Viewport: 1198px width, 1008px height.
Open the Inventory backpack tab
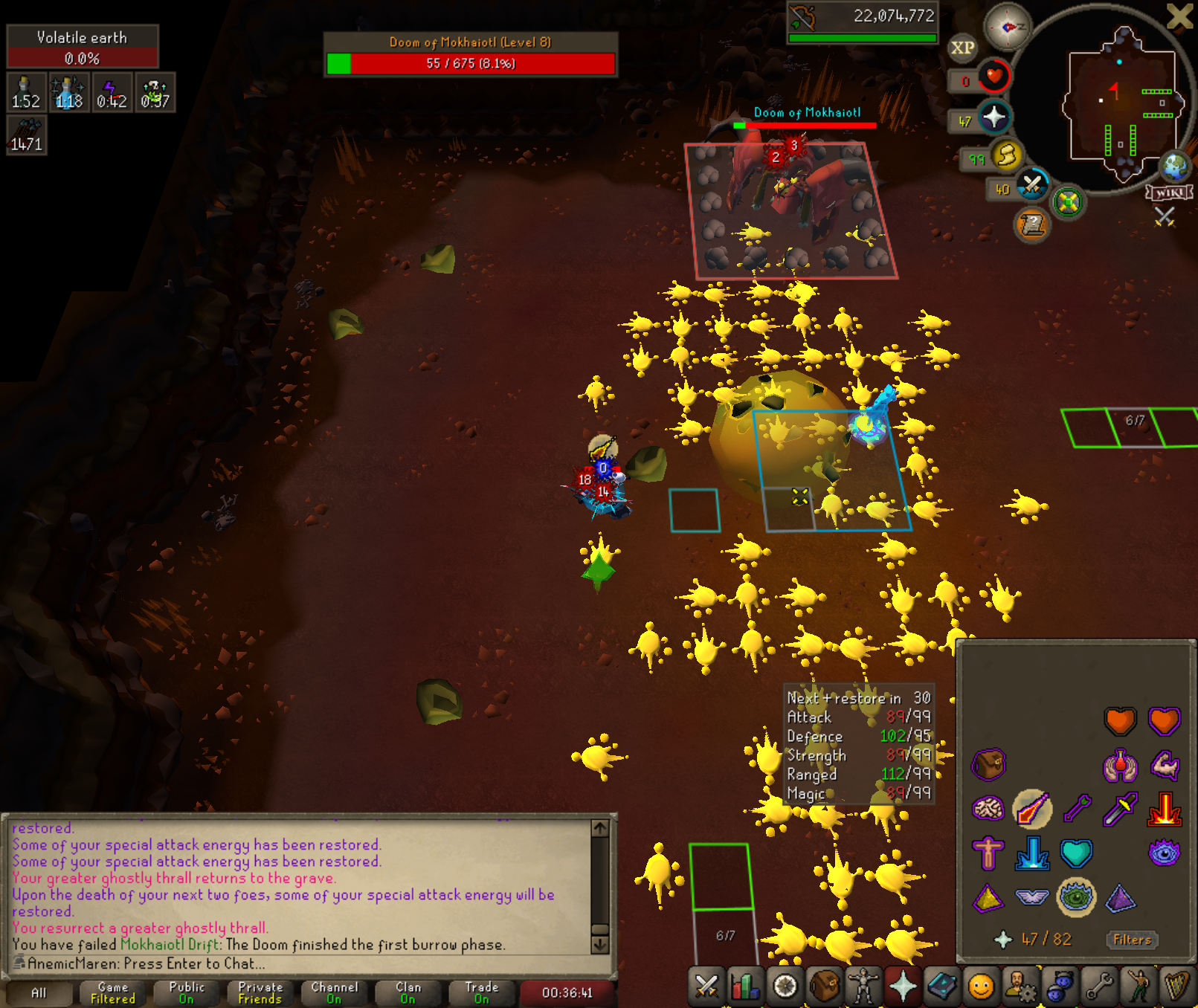click(824, 986)
